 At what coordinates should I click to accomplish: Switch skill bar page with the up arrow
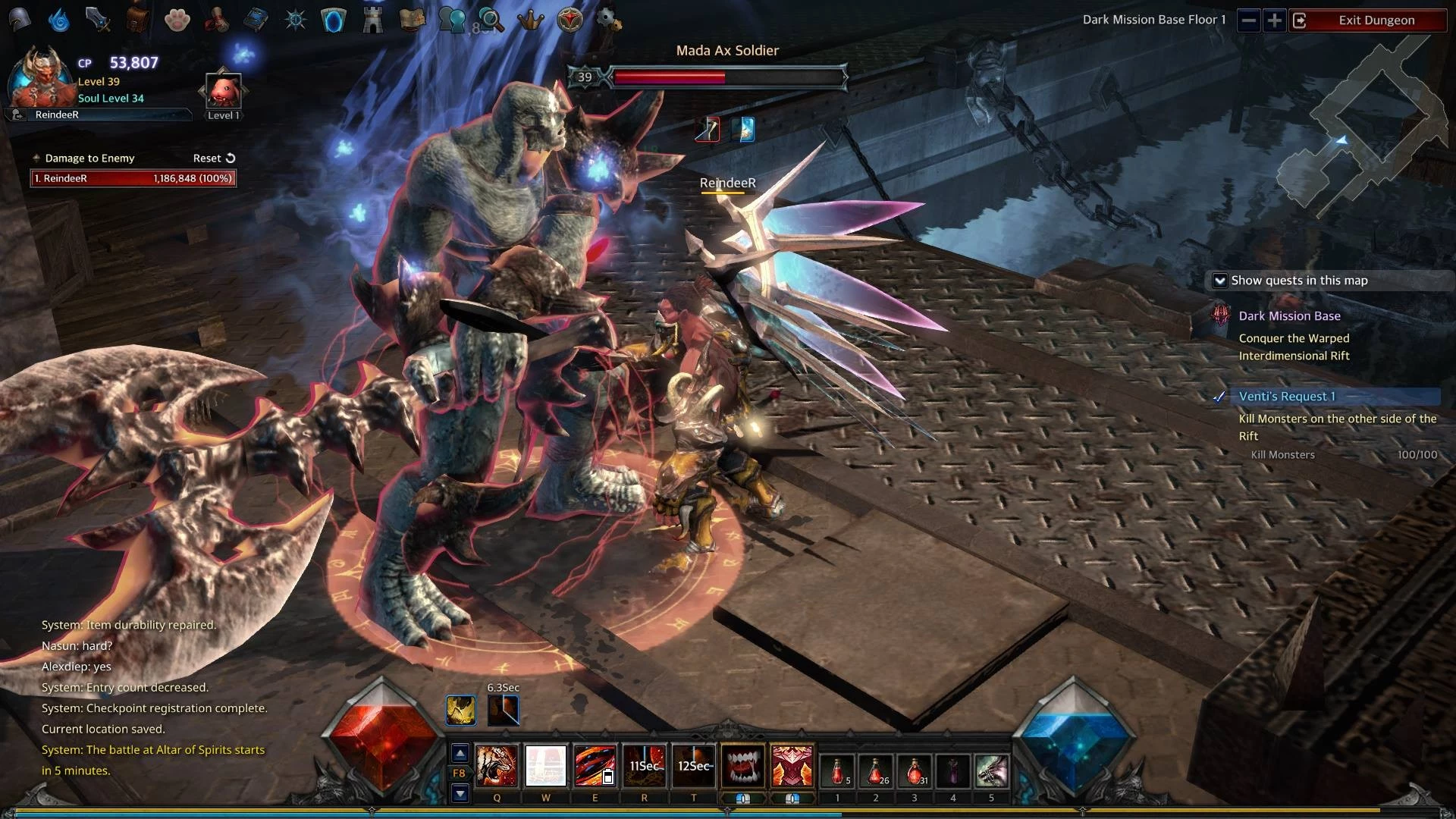[460, 753]
